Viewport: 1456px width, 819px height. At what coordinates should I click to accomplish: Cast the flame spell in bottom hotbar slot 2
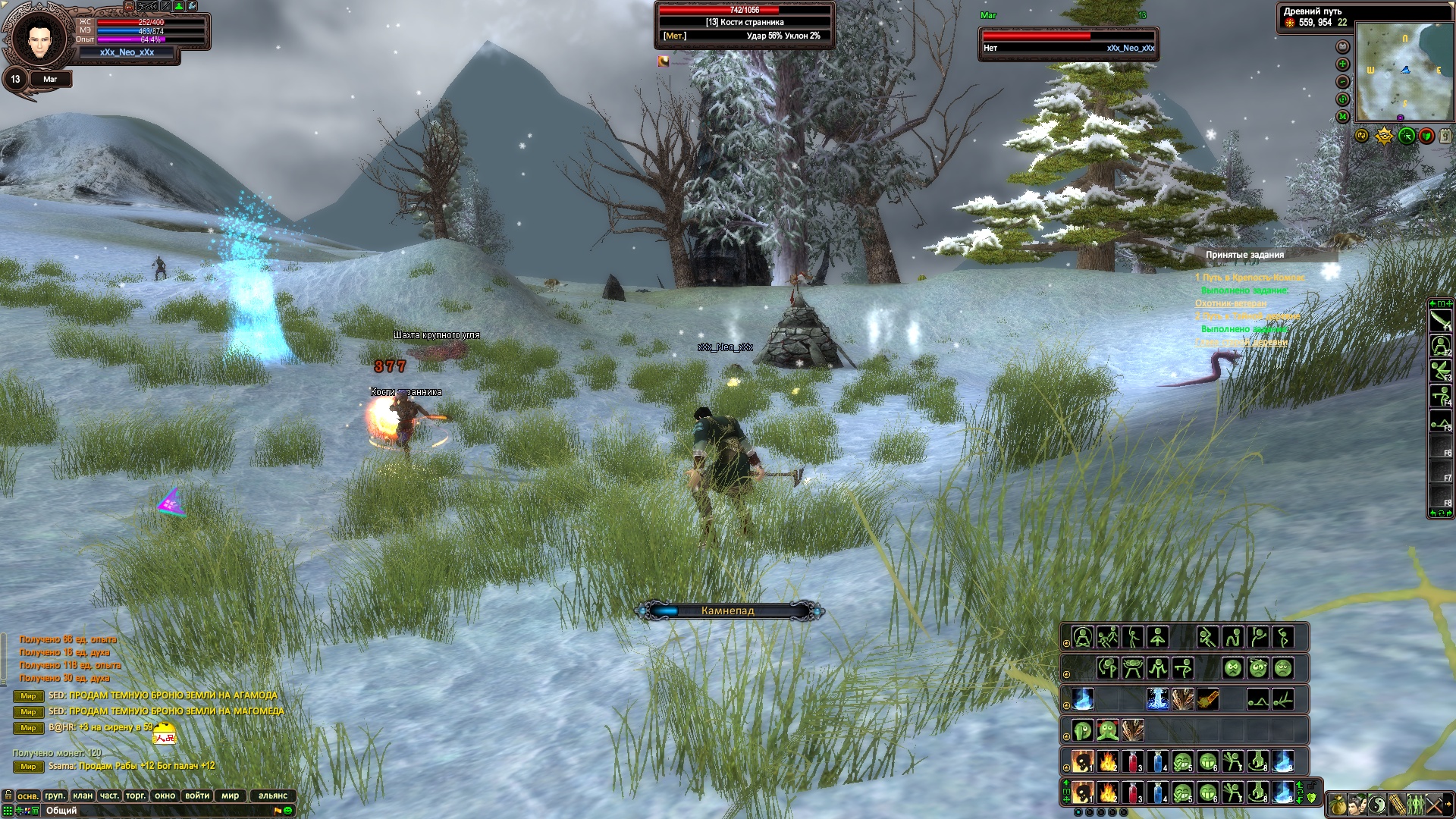coord(1108,793)
